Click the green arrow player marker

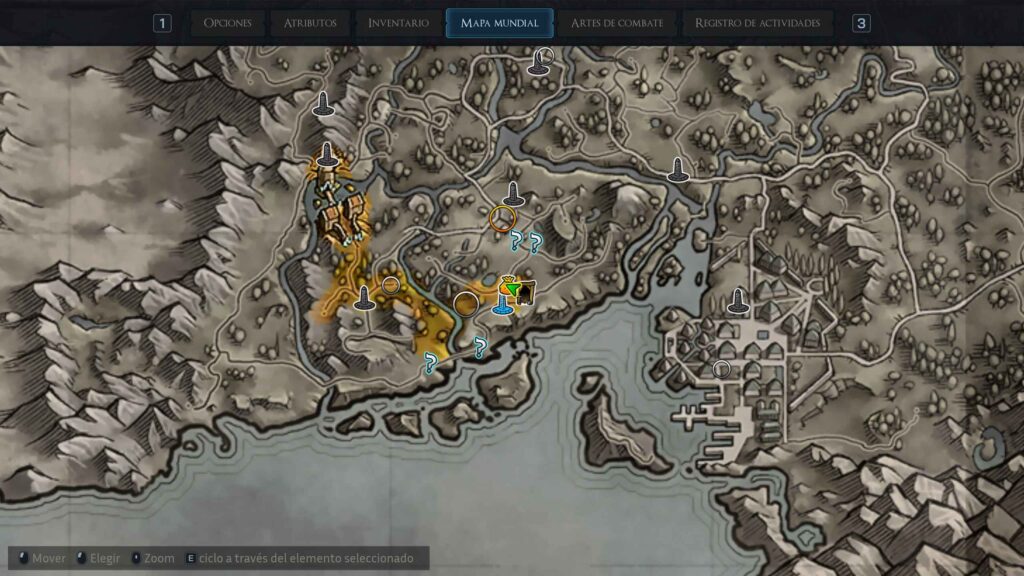(511, 290)
